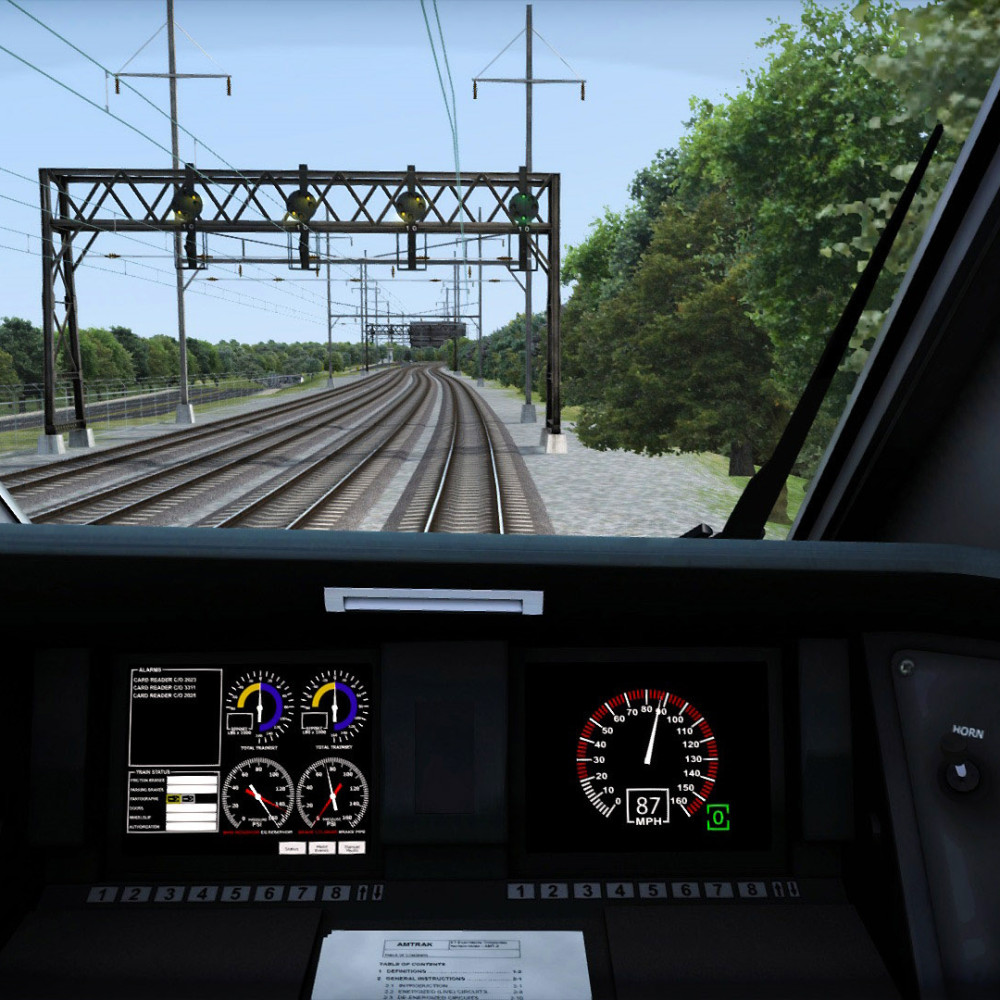1000x1000 pixels.
Task: Hit key 8 beneath the brake gauge display
Action: pyautogui.click(x=335, y=893)
